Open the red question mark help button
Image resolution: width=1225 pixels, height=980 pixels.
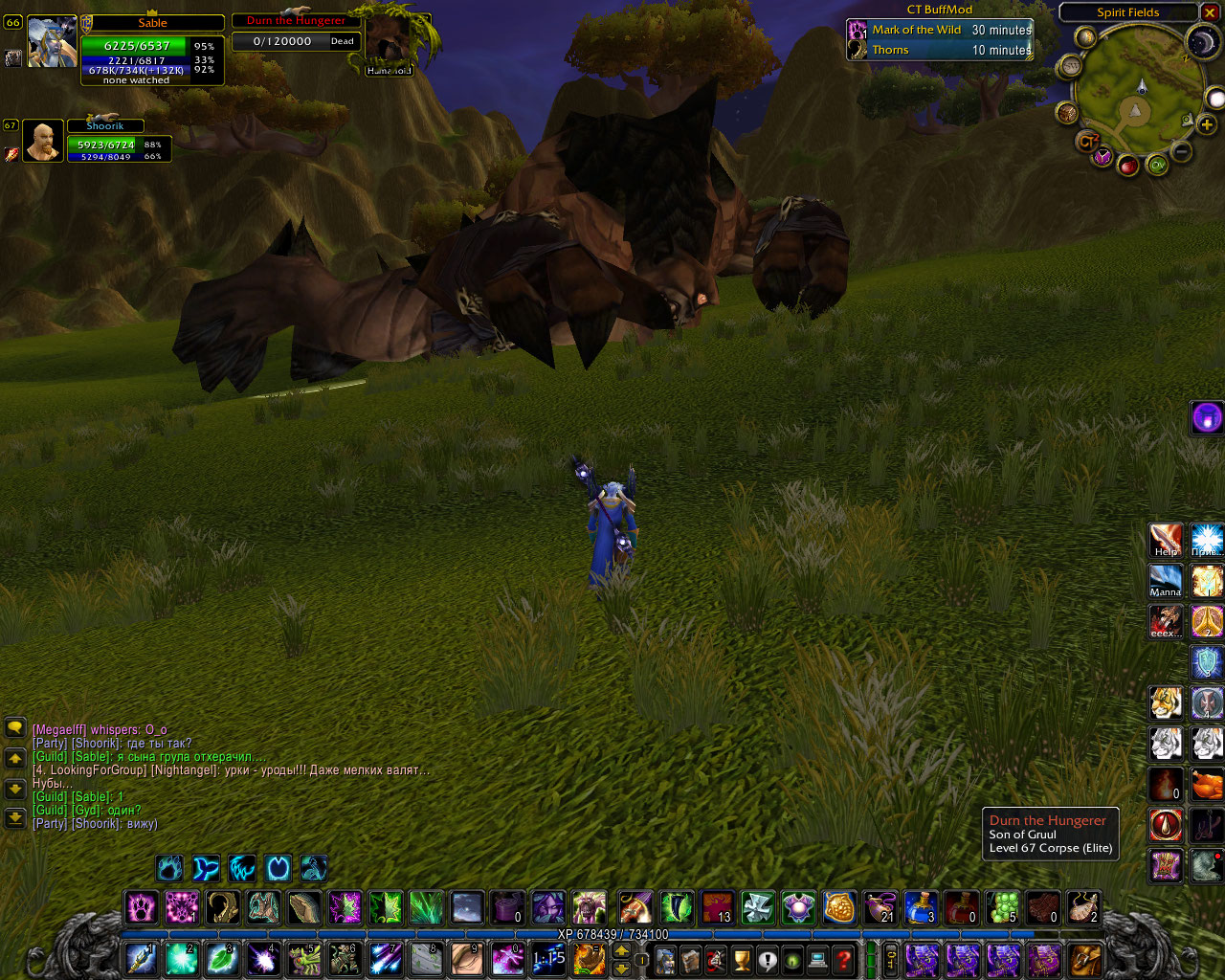click(843, 959)
